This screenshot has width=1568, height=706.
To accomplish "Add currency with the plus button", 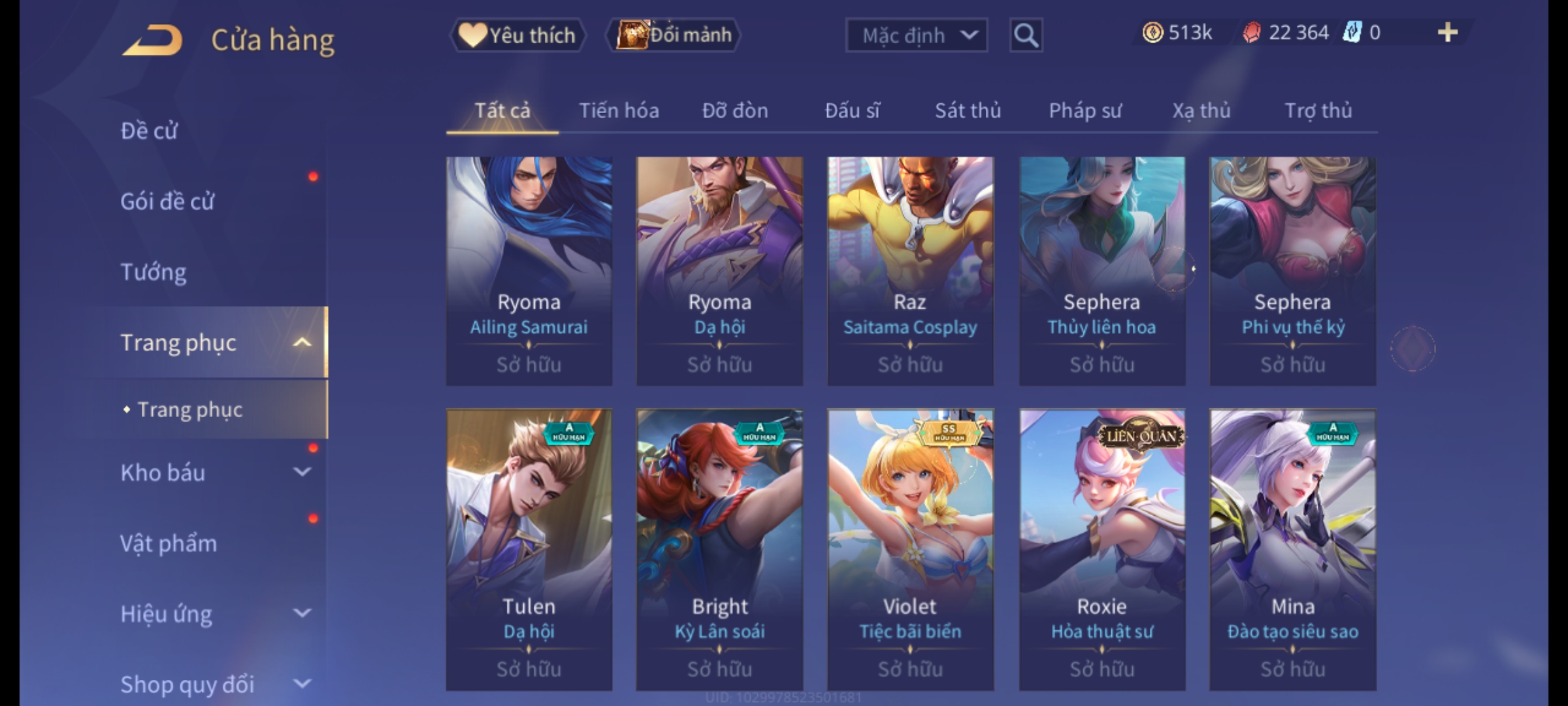I will [1448, 33].
